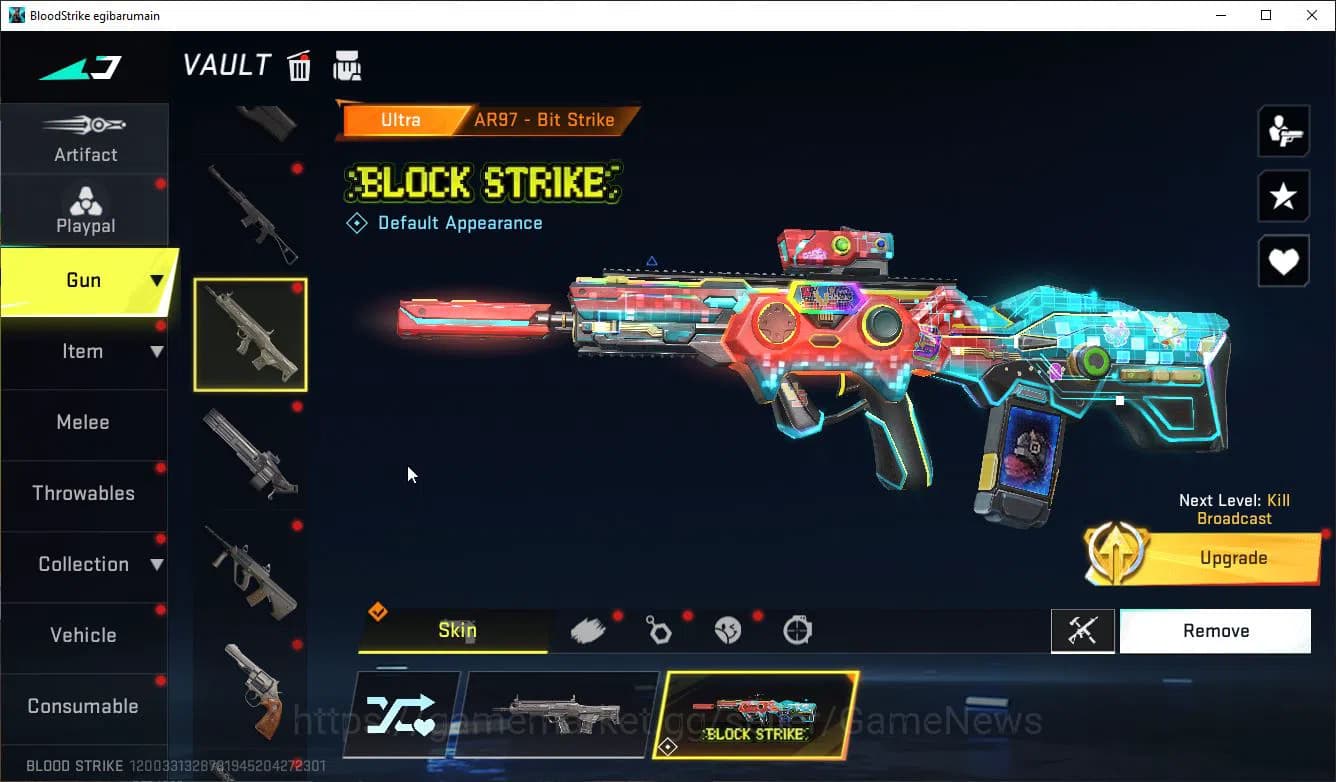Open the weapon charm customization icon
This screenshot has width=1336, height=782.
pyautogui.click(x=658, y=629)
